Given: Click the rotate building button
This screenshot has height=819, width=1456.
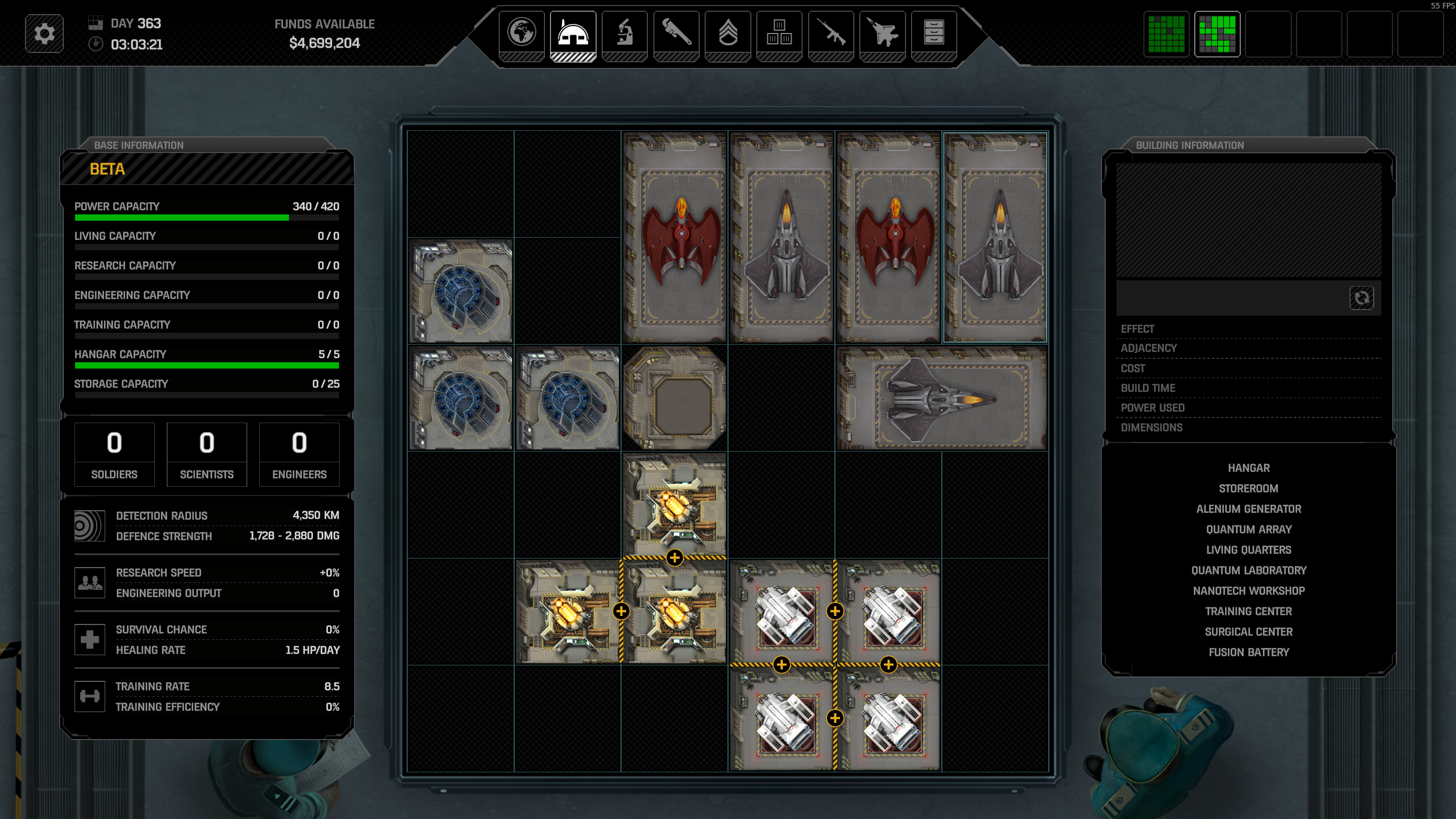Looking at the screenshot, I should pyautogui.click(x=1361, y=298).
